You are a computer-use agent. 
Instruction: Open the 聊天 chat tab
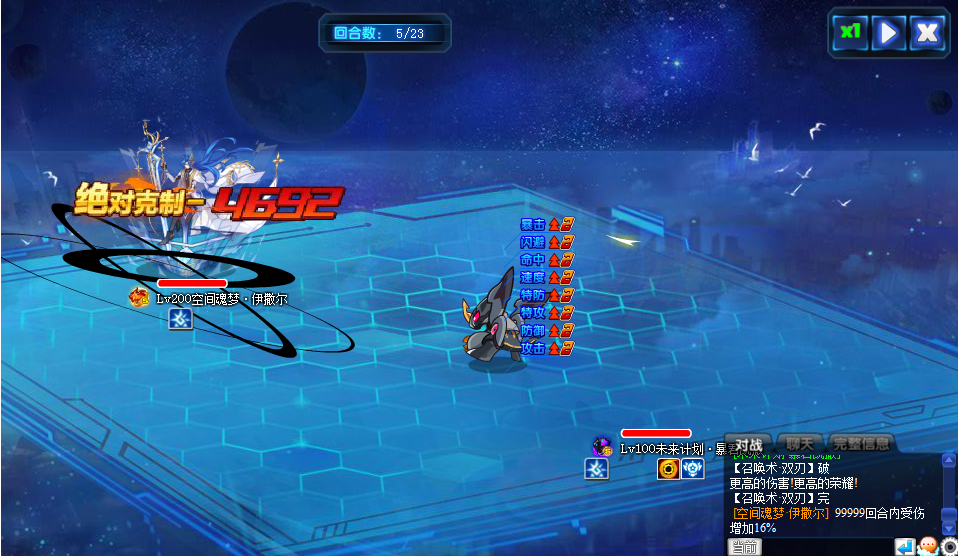coord(800,443)
